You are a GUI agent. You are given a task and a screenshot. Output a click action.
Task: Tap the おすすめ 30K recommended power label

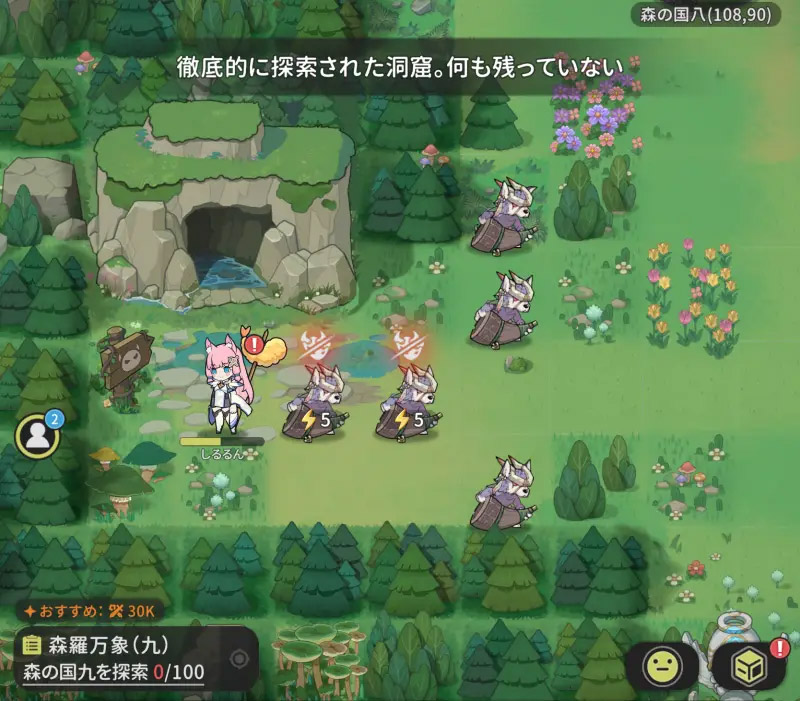pyautogui.click(x=88, y=610)
